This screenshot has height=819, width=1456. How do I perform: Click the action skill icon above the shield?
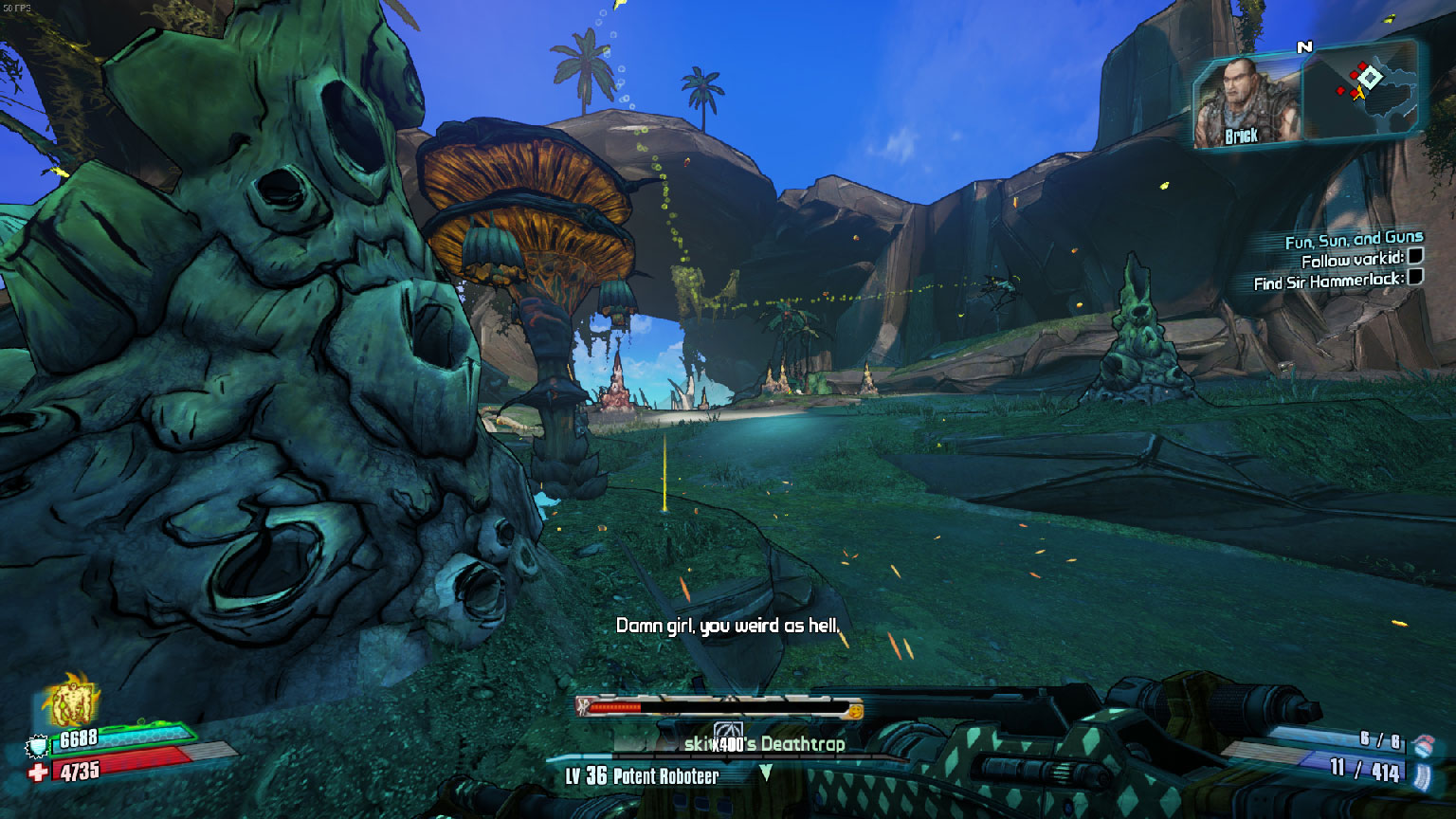click(74, 701)
